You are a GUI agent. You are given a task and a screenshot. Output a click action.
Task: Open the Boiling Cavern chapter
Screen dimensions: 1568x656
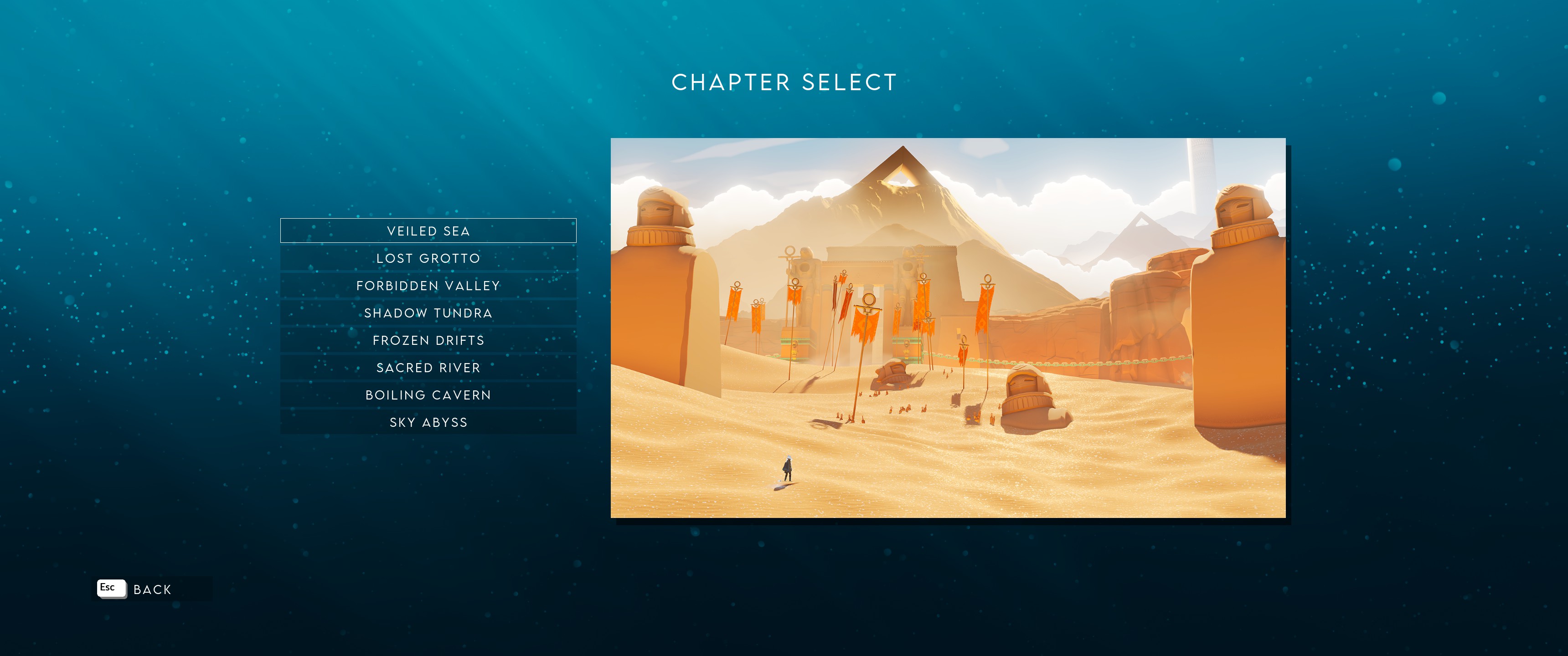click(x=428, y=395)
